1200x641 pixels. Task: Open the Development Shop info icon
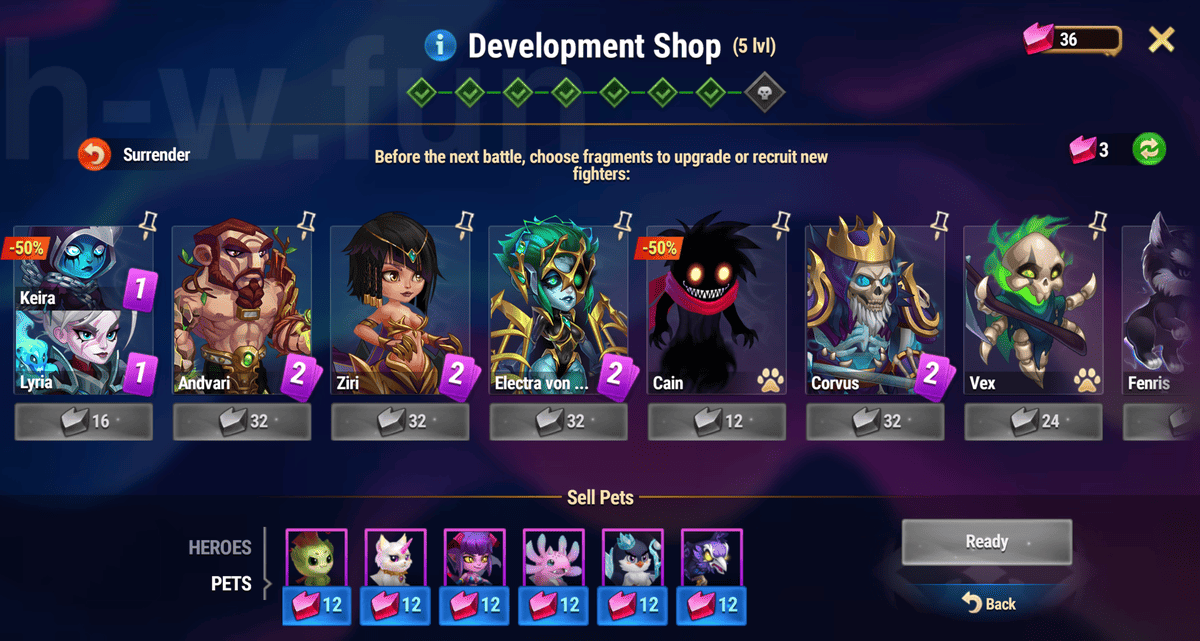point(440,45)
